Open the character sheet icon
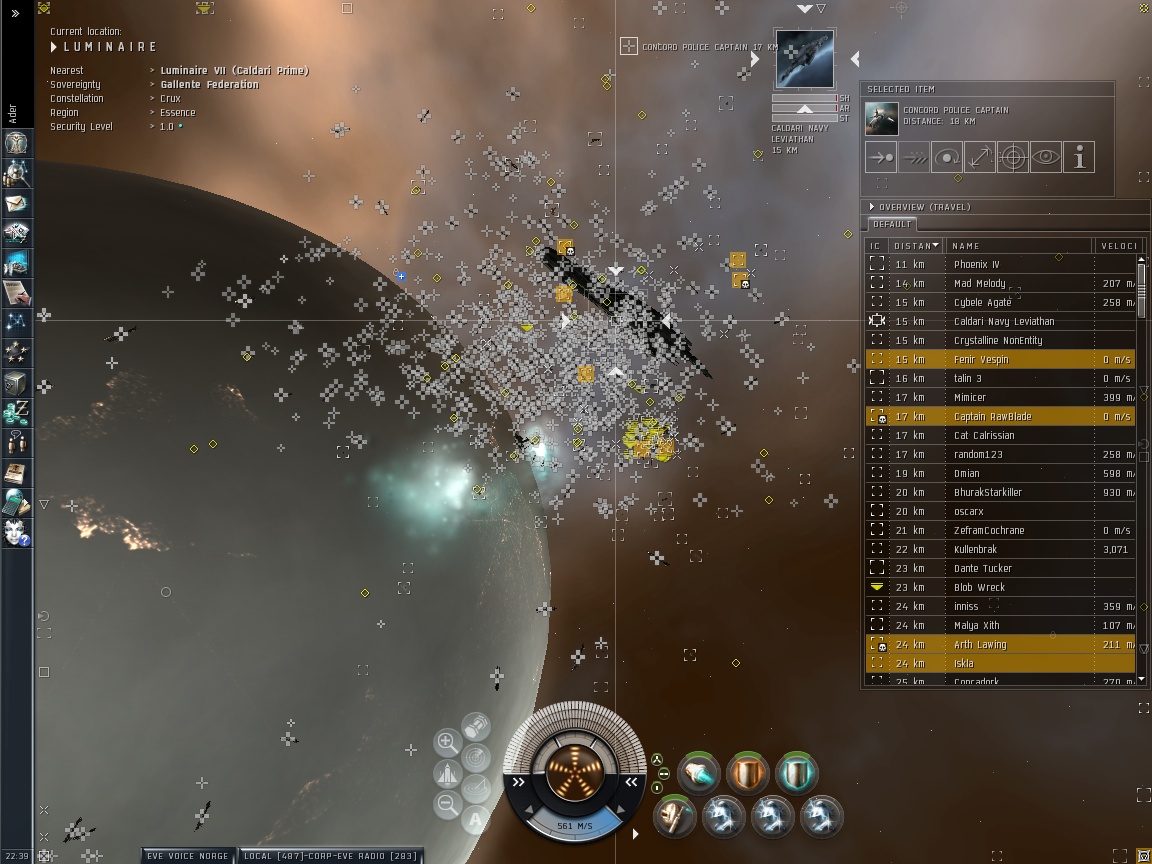The height and width of the screenshot is (864, 1152). point(16,143)
